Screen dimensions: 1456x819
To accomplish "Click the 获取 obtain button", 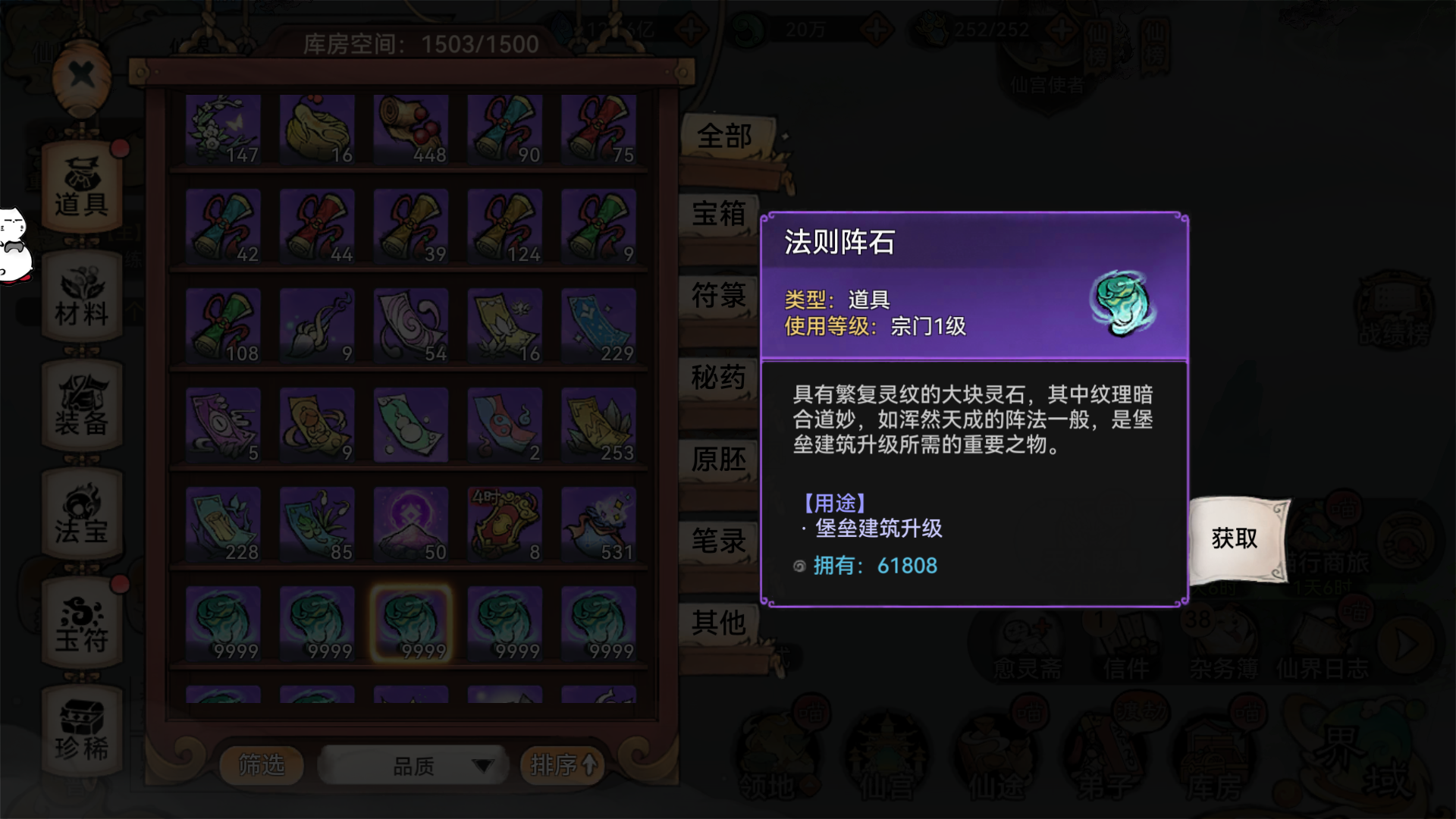I will (1235, 538).
